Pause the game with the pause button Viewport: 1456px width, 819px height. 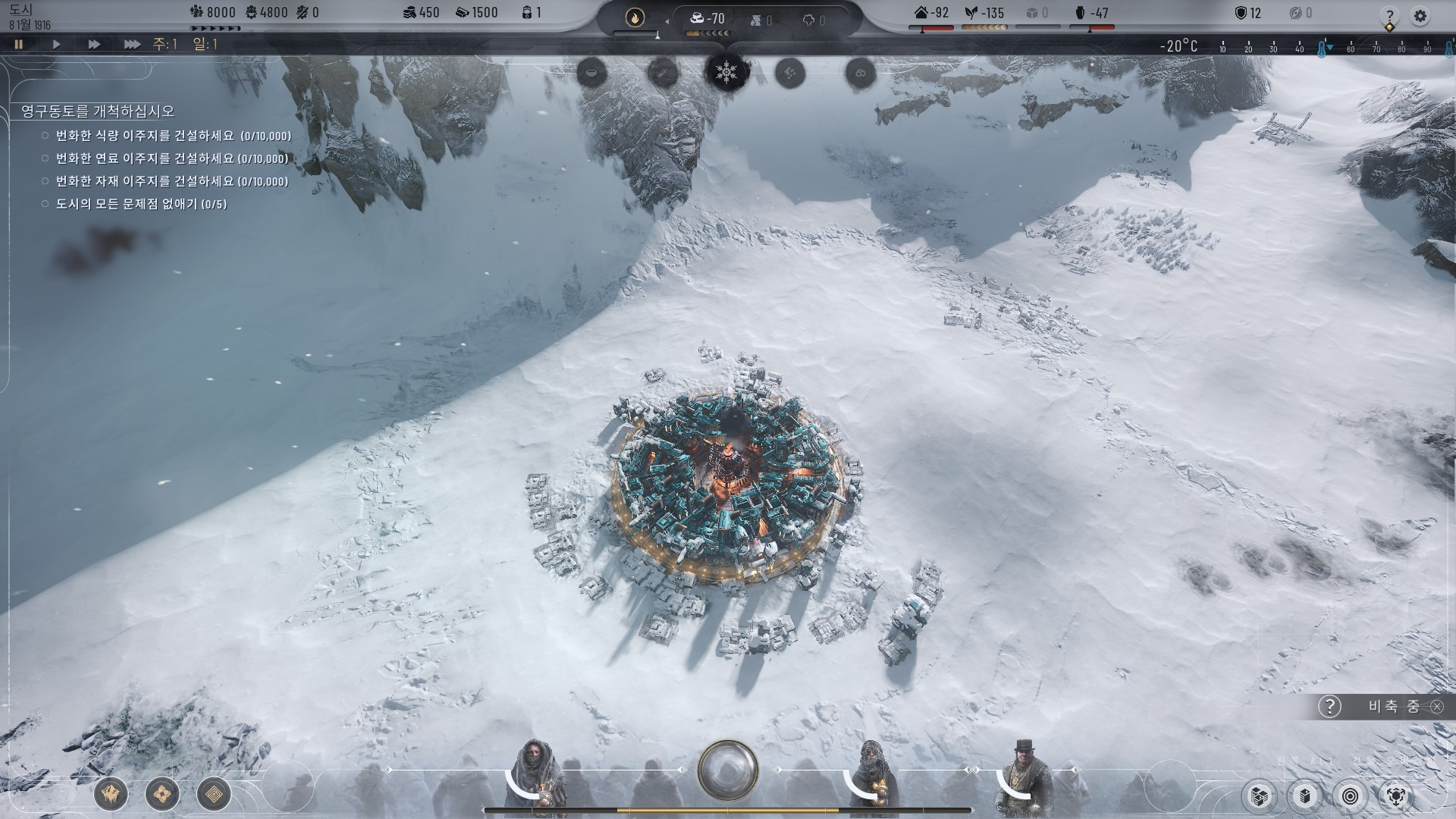[19, 44]
